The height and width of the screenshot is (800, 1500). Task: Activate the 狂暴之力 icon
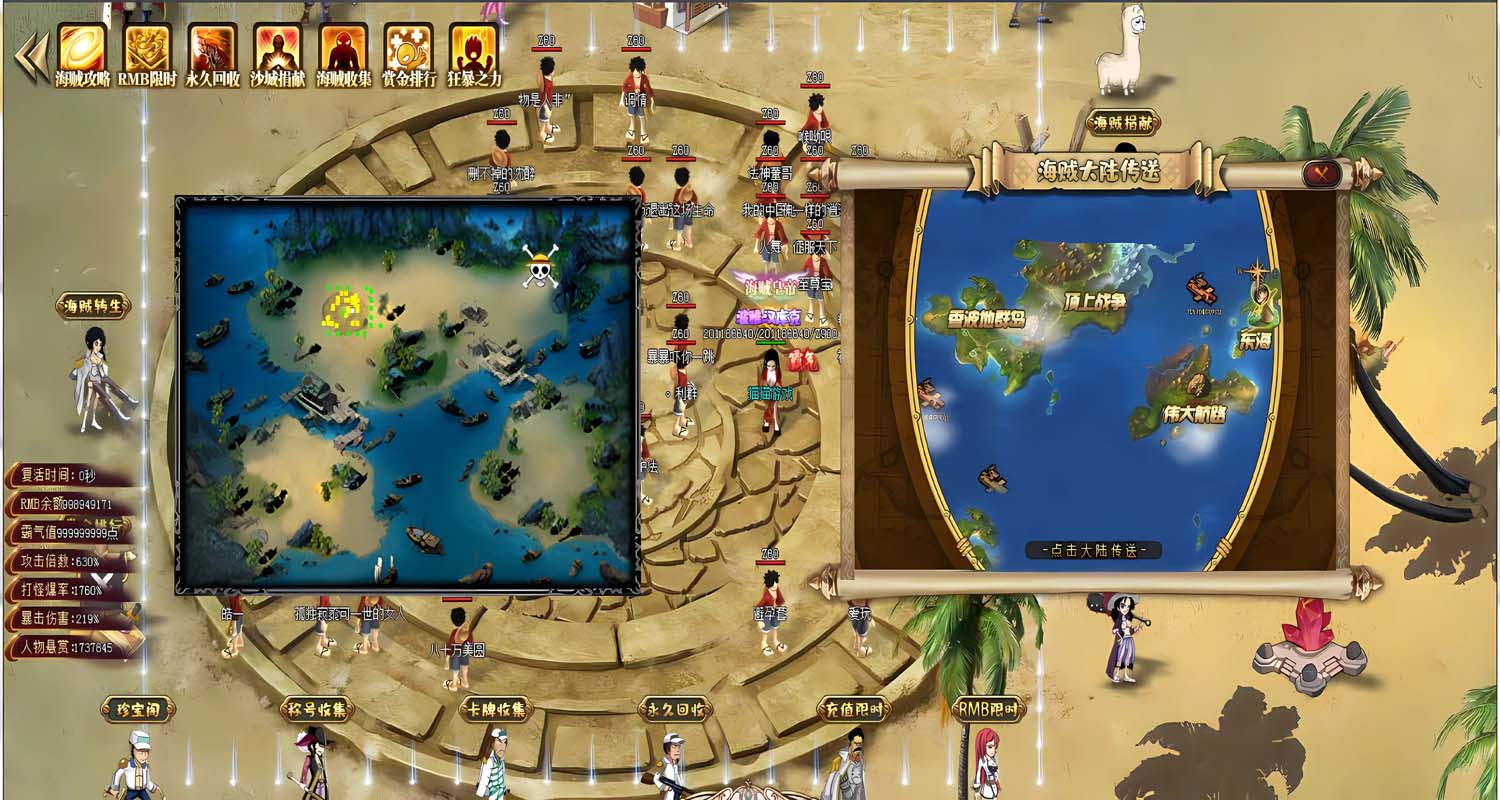click(x=473, y=49)
